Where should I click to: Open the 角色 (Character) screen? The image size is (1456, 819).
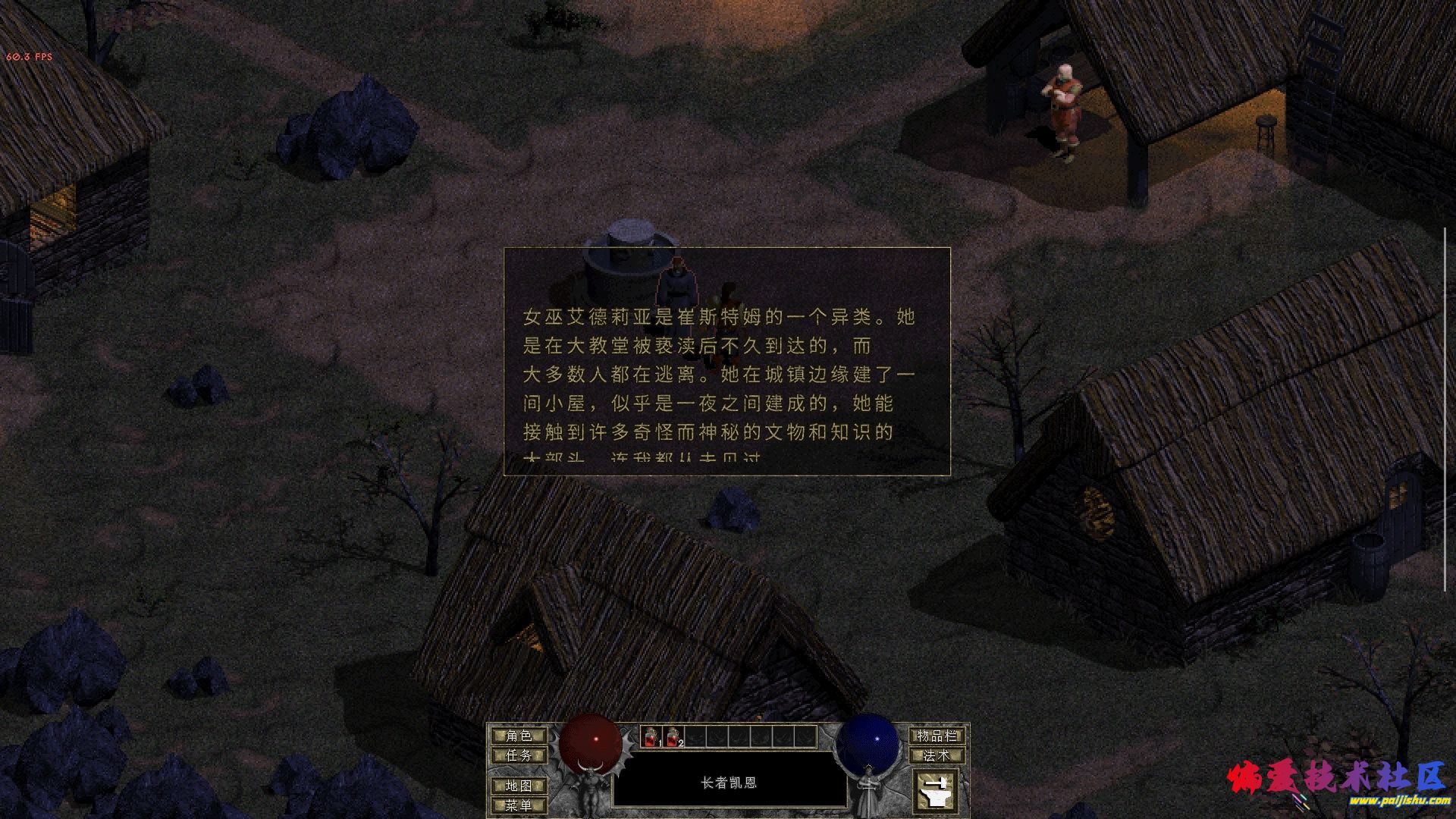click(520, 735)
